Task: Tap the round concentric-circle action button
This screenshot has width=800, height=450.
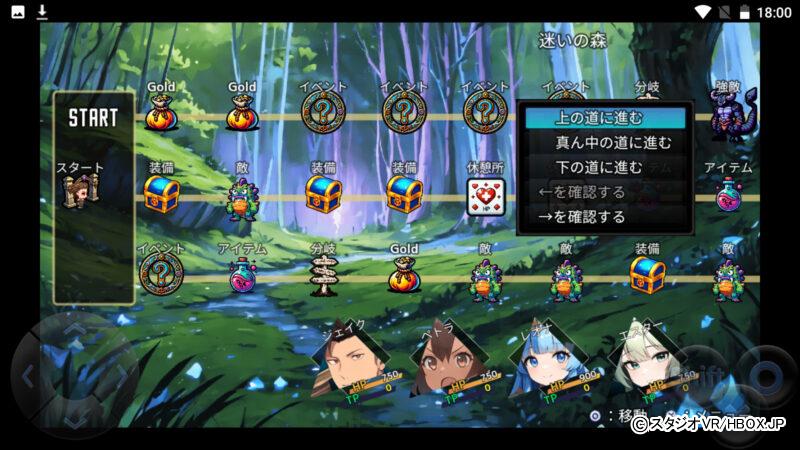Action: 766,376
